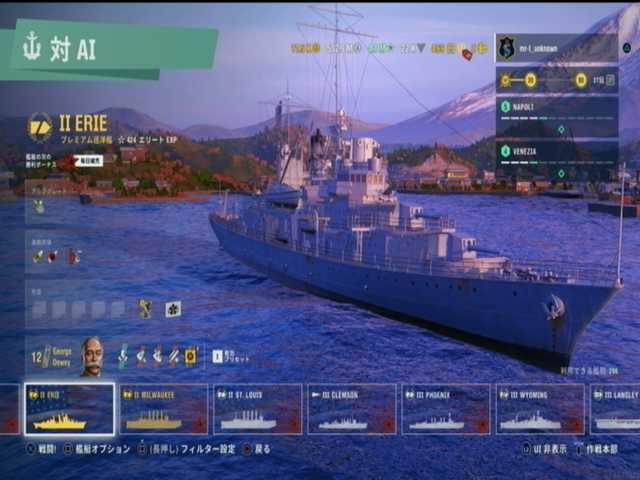640x480 pixels.
Task: Open the mr-t_unknown player profile panel
Action: (x=556, y=47)
